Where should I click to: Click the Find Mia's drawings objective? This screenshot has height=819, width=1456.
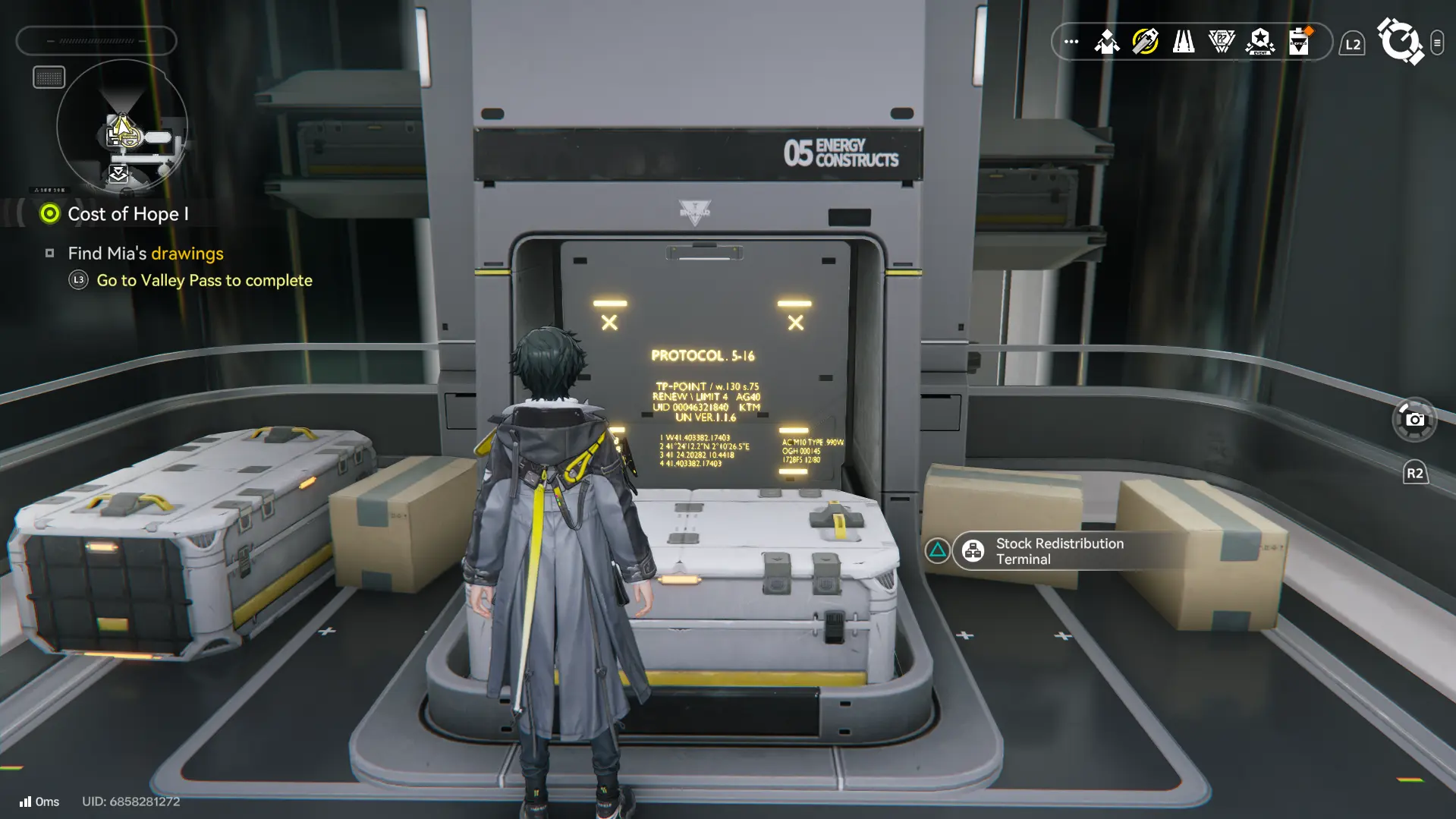click(145, 254)
